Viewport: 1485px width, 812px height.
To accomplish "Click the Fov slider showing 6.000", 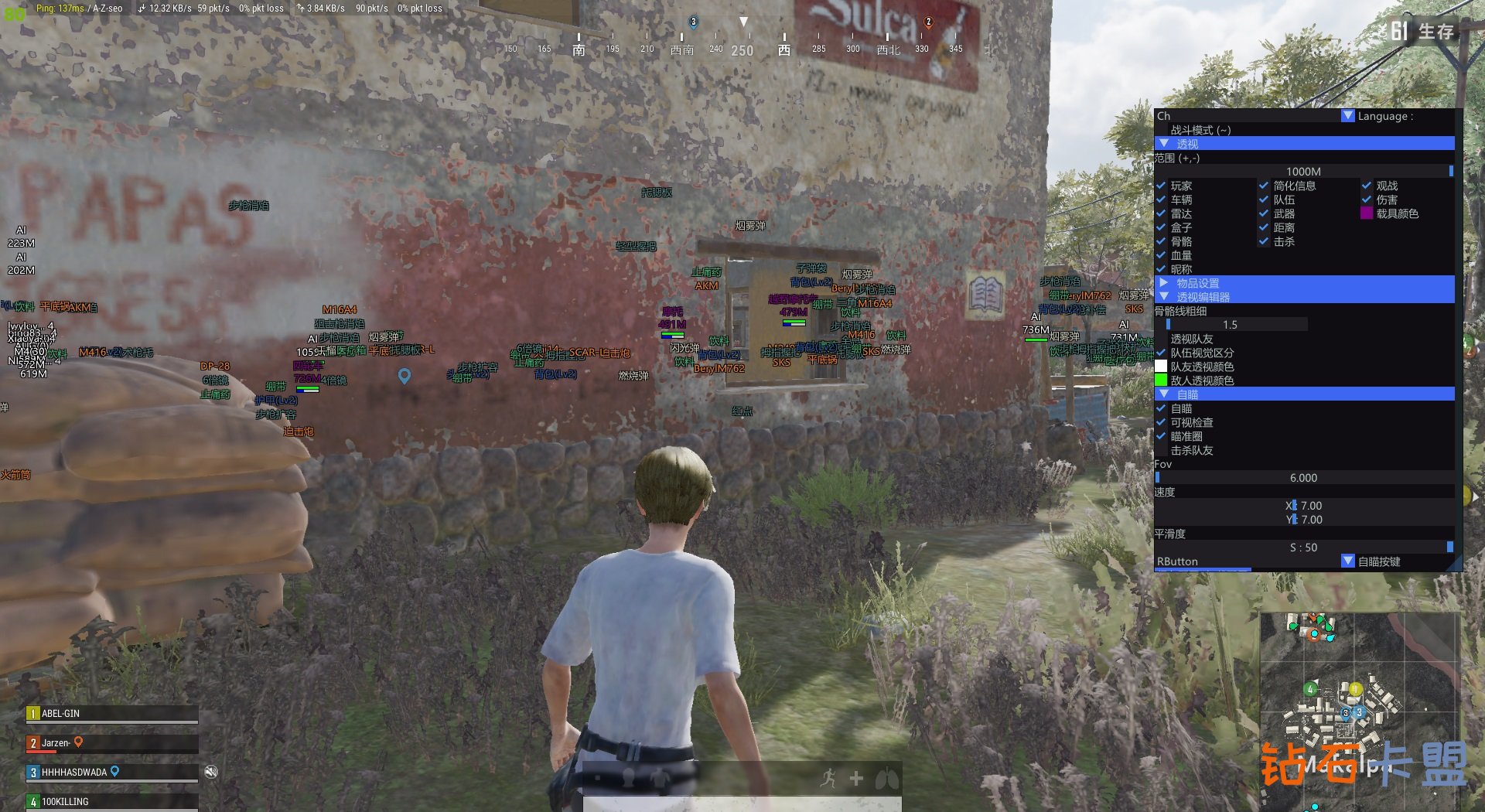I will point(1303,478).
